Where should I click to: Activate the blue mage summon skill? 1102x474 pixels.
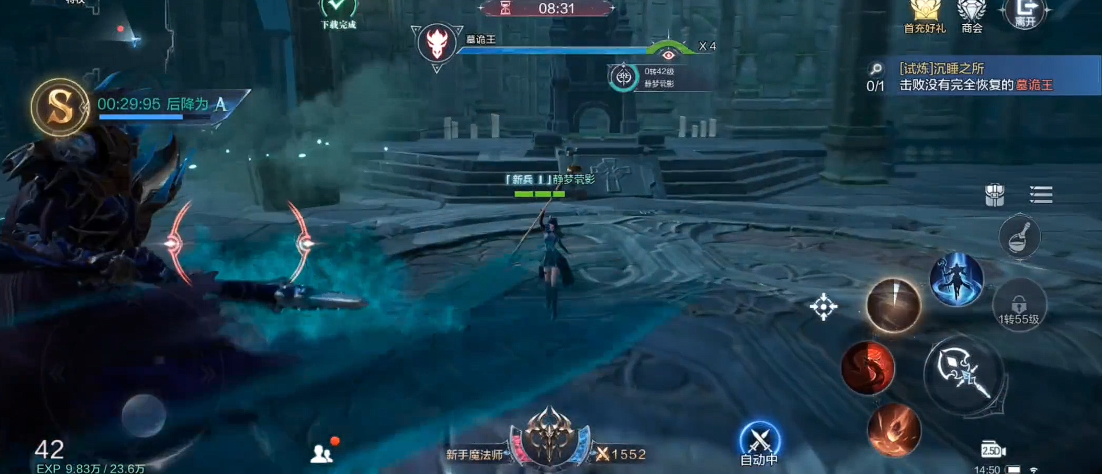956,279
